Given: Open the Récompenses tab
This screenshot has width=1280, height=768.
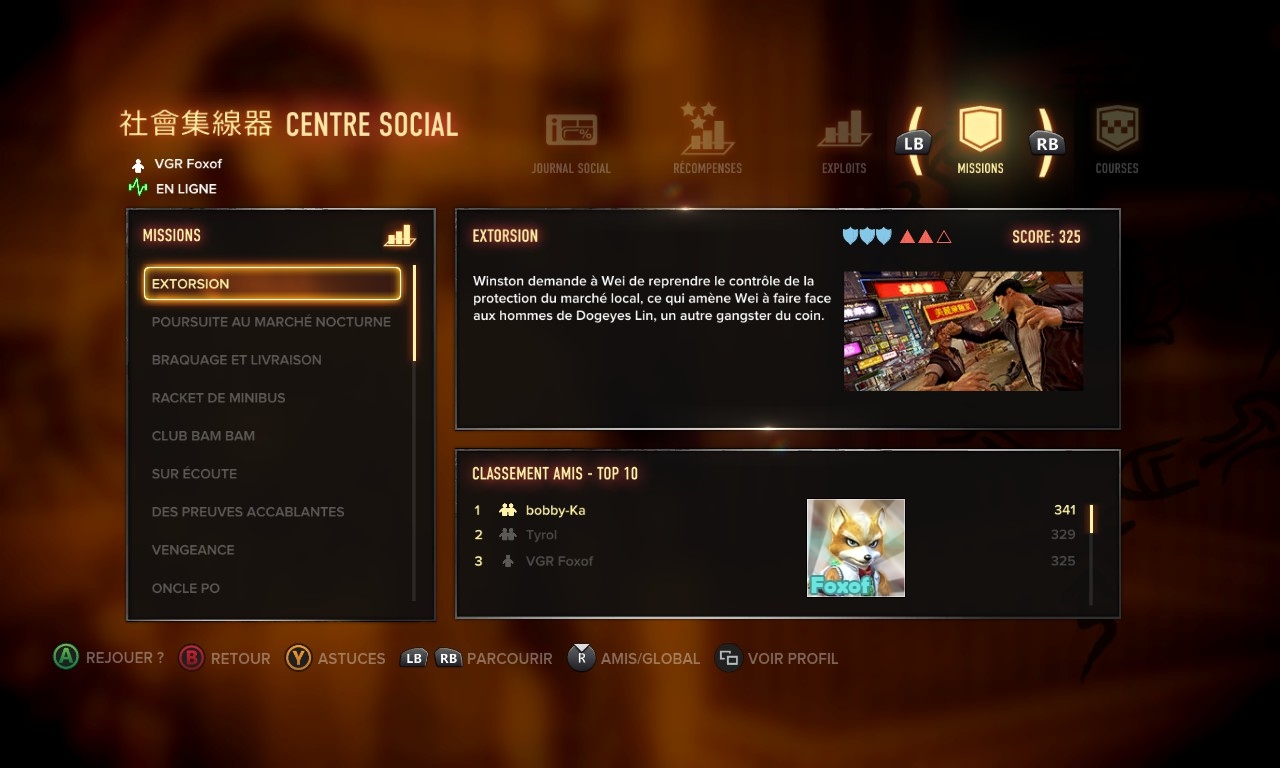Looking at the screenshot, I should tap(707, 142).
